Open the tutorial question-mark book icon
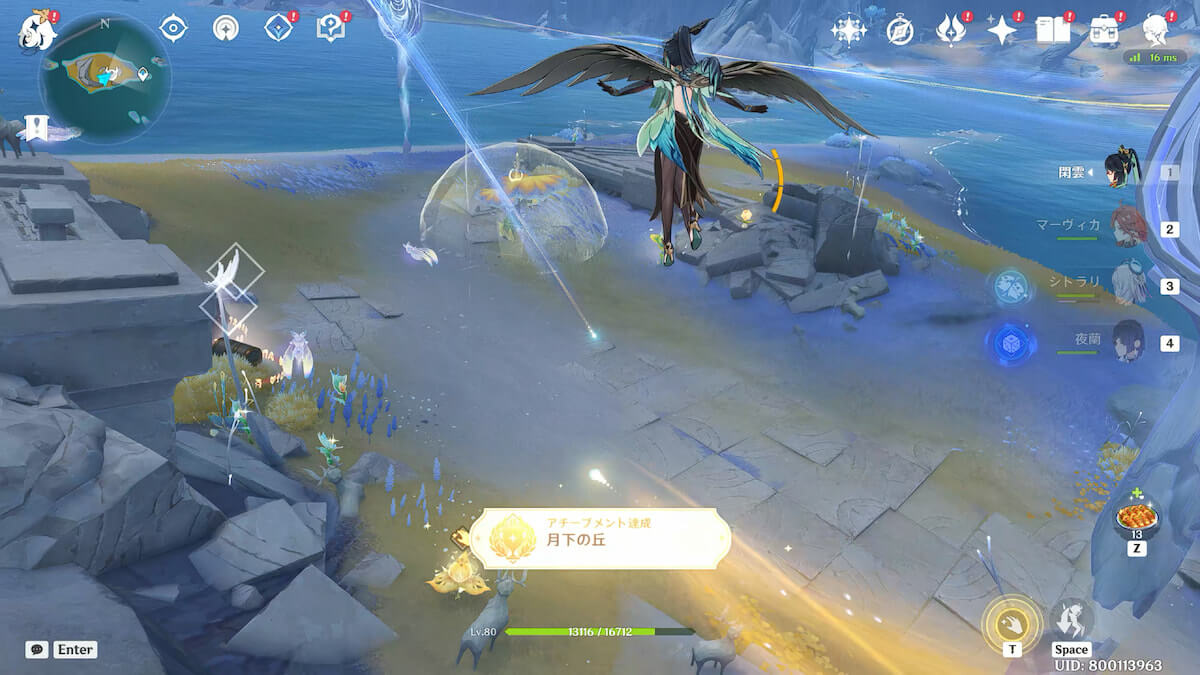The height and width of the screenshot is (675, 1200). pos(330,29)
